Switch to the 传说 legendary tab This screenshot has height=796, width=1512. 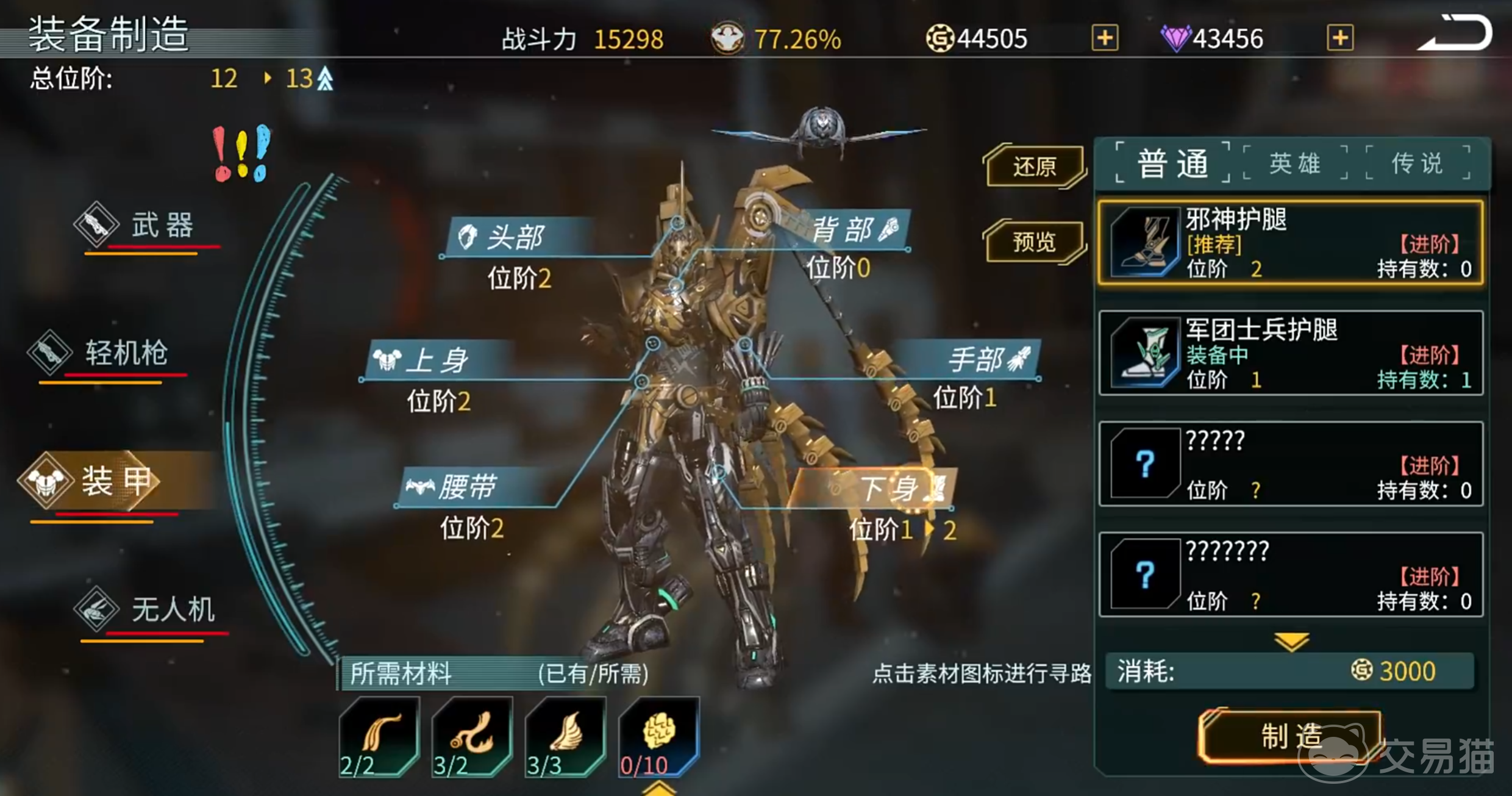point(1416,162)
